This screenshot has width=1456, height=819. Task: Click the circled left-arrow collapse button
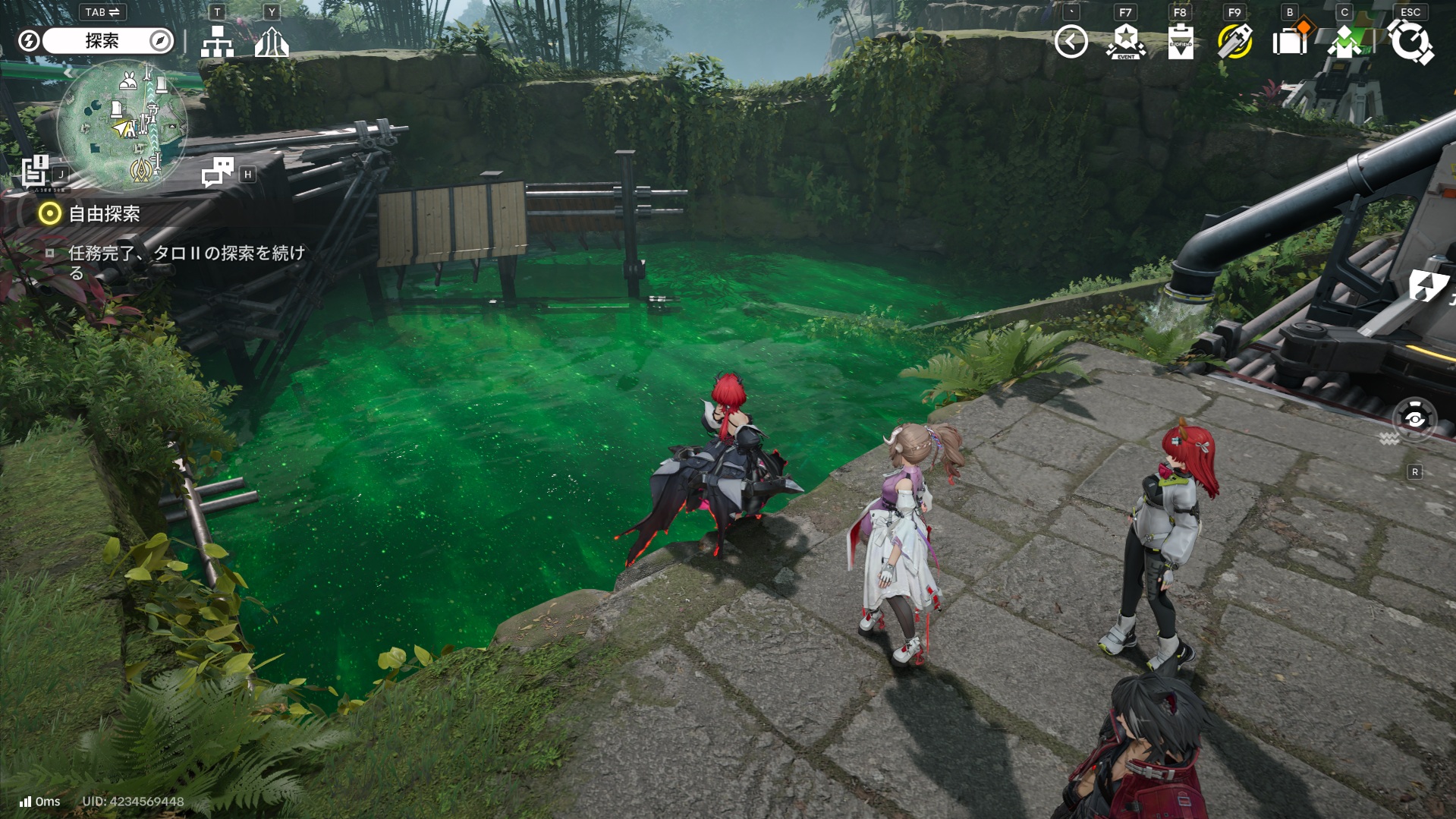tap(1071, 42)
